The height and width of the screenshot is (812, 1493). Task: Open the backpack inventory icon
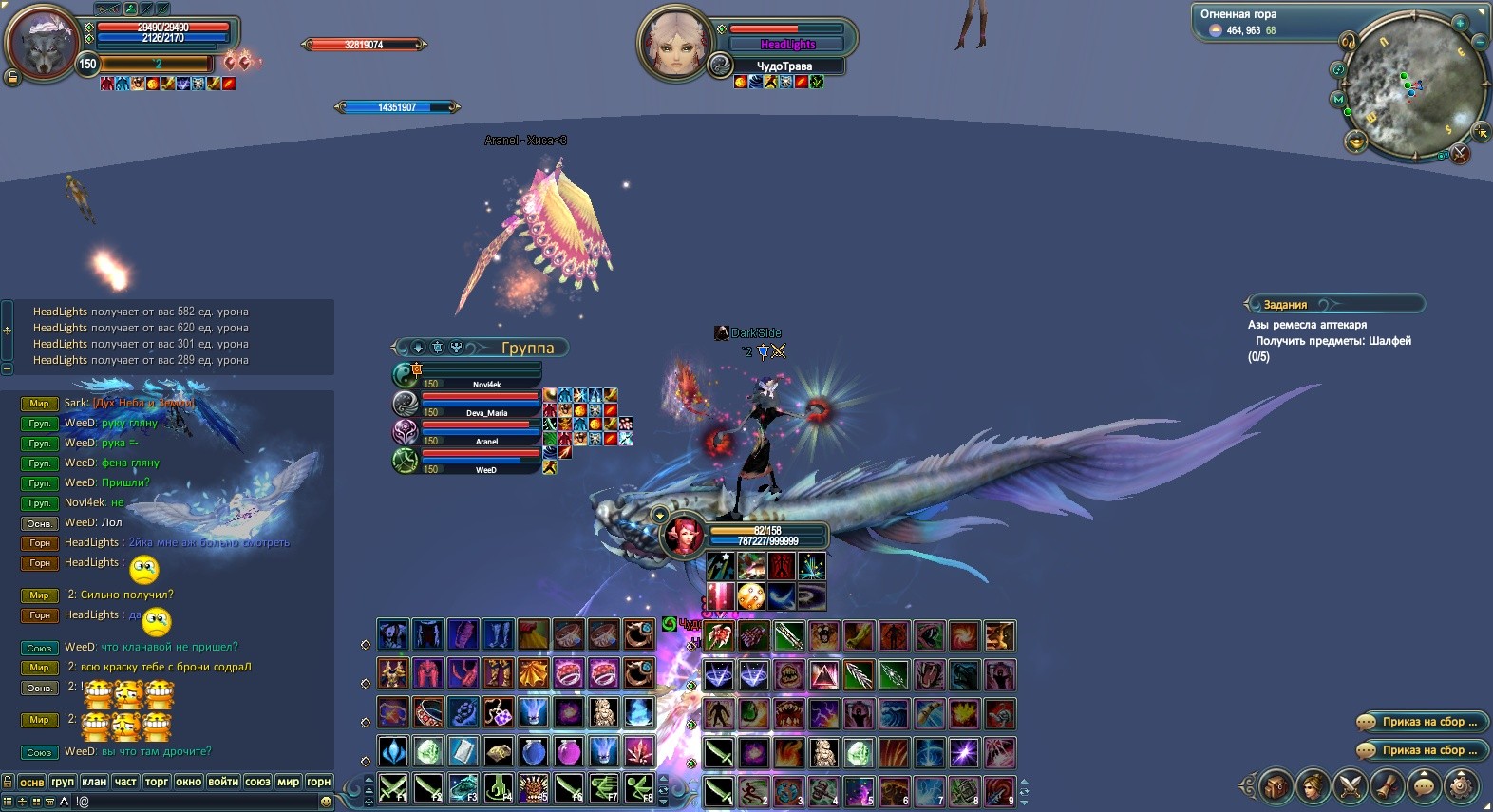pos(1276,785)
